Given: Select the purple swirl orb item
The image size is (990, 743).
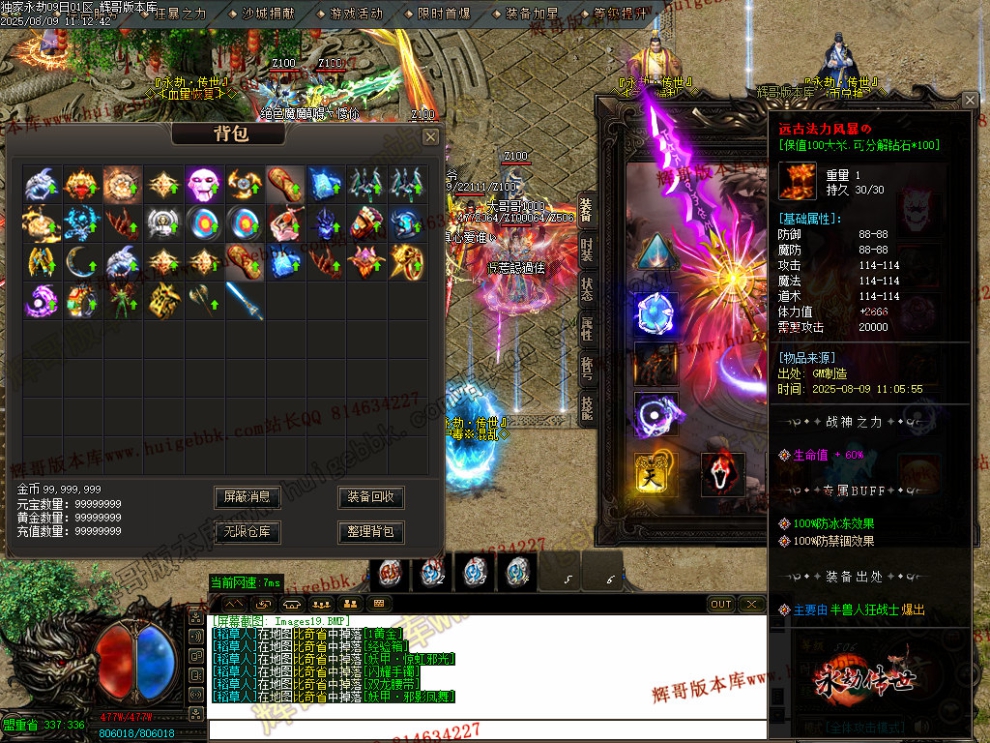Looking at the screenshot, I should pyautogui.click(x=41, y=299).
